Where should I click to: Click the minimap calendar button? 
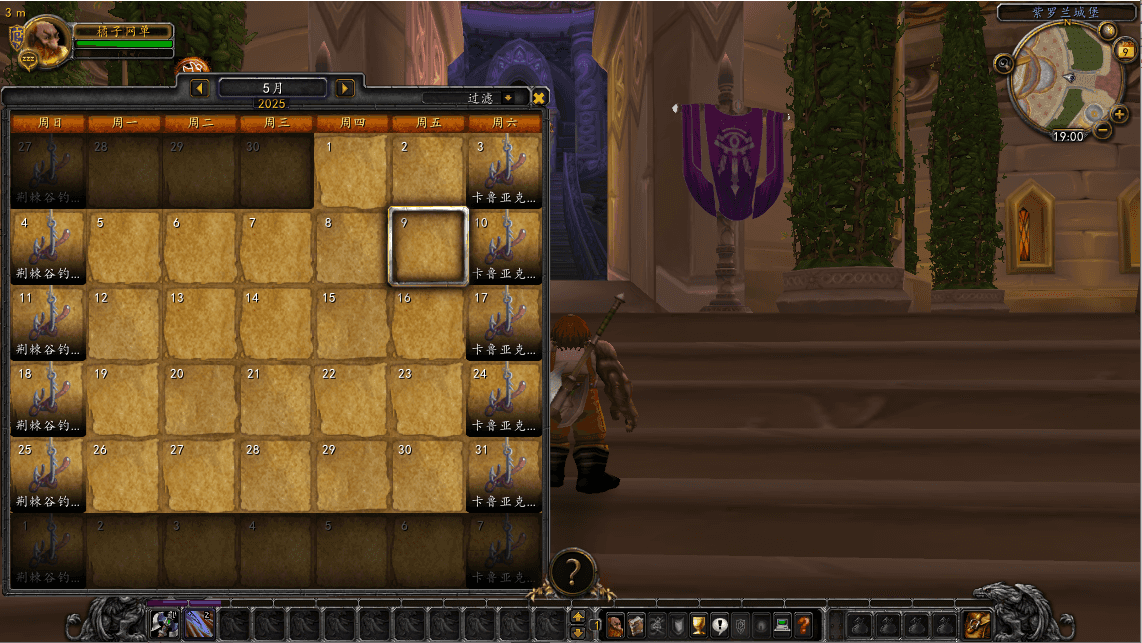[x=1126, y=51]
